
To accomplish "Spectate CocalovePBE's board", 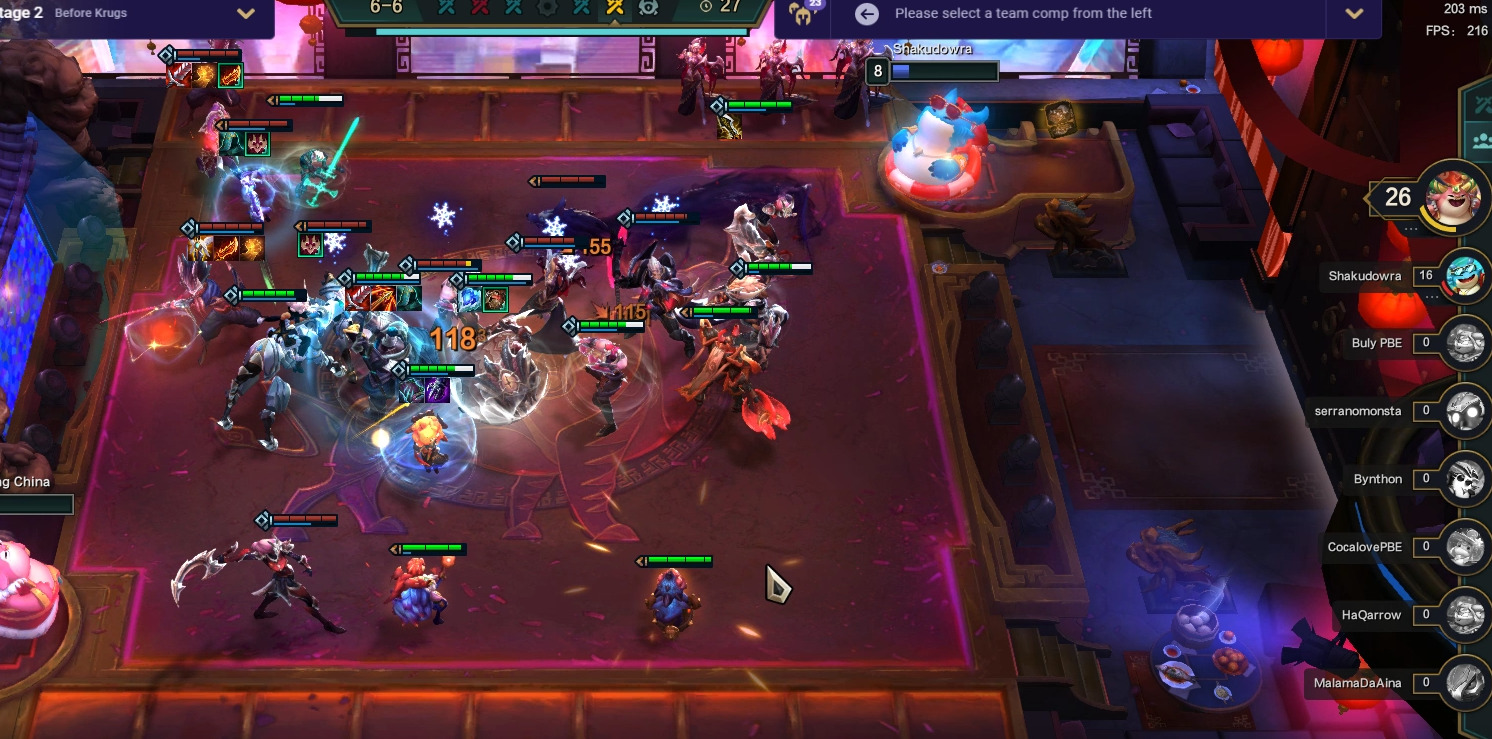I will coord(1465,547).
